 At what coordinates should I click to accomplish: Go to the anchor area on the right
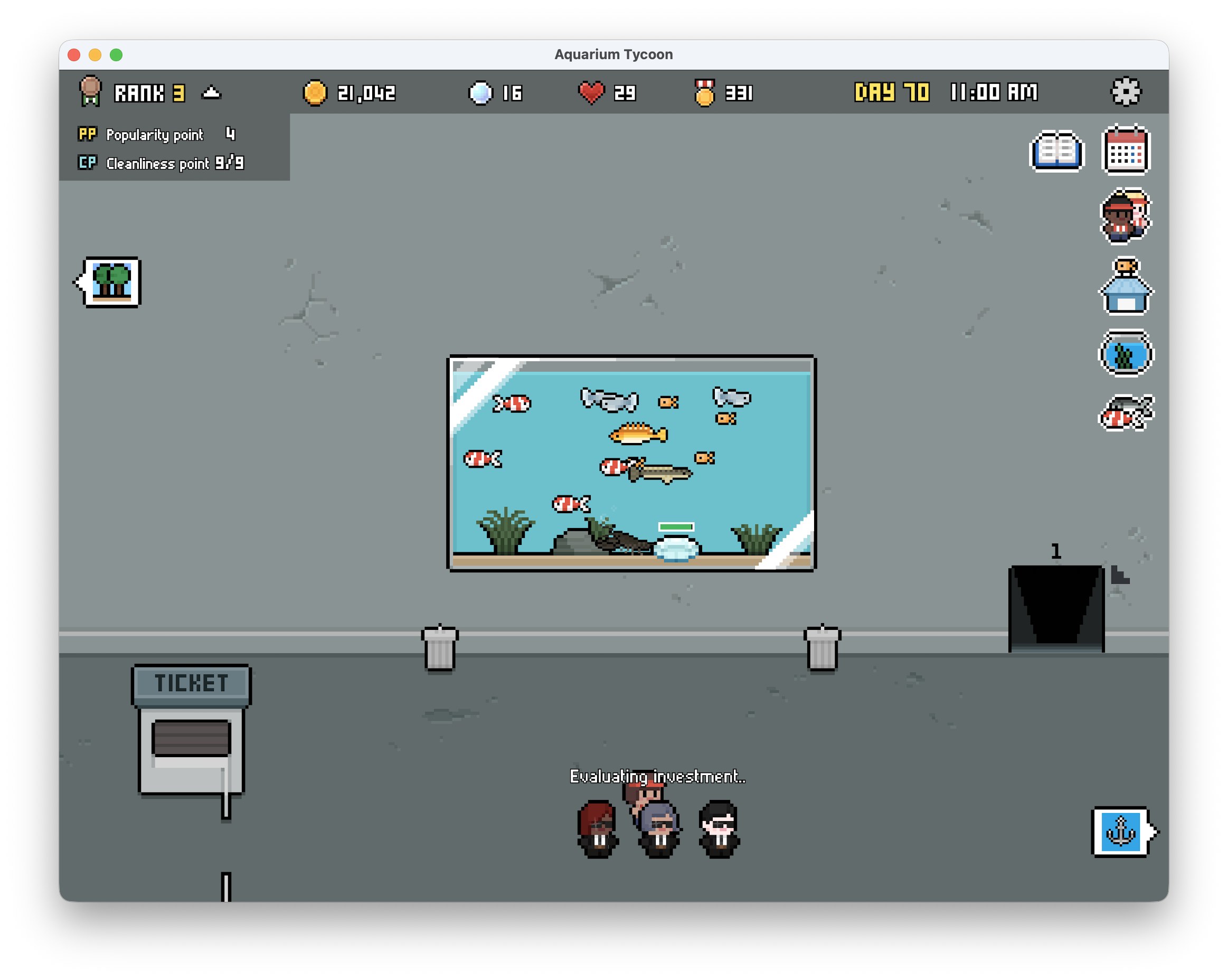pos(1121,832)
